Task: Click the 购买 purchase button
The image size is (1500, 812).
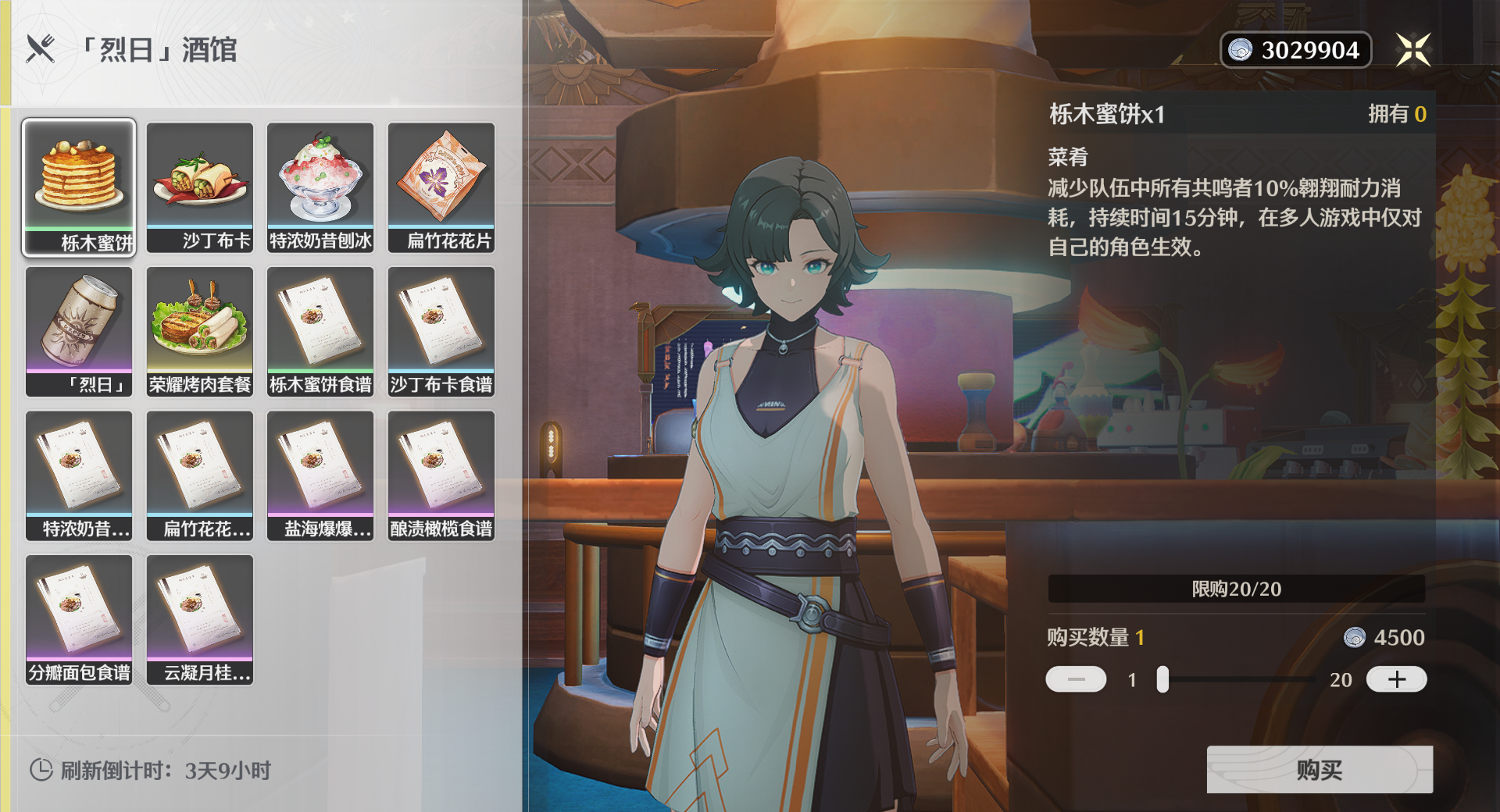Action: coord(1319,770)
